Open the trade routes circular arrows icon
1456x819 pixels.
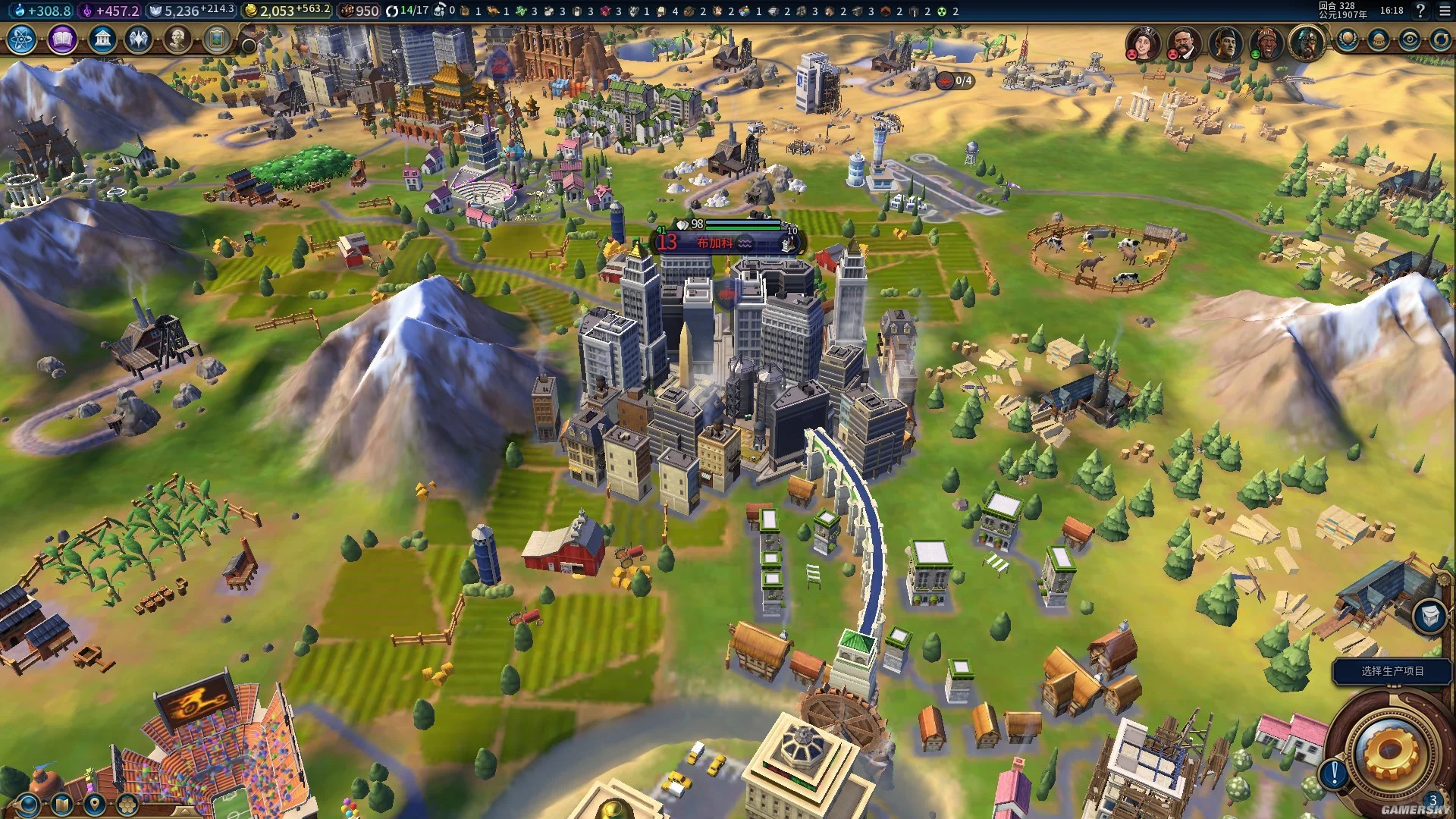coord(1440,39)
